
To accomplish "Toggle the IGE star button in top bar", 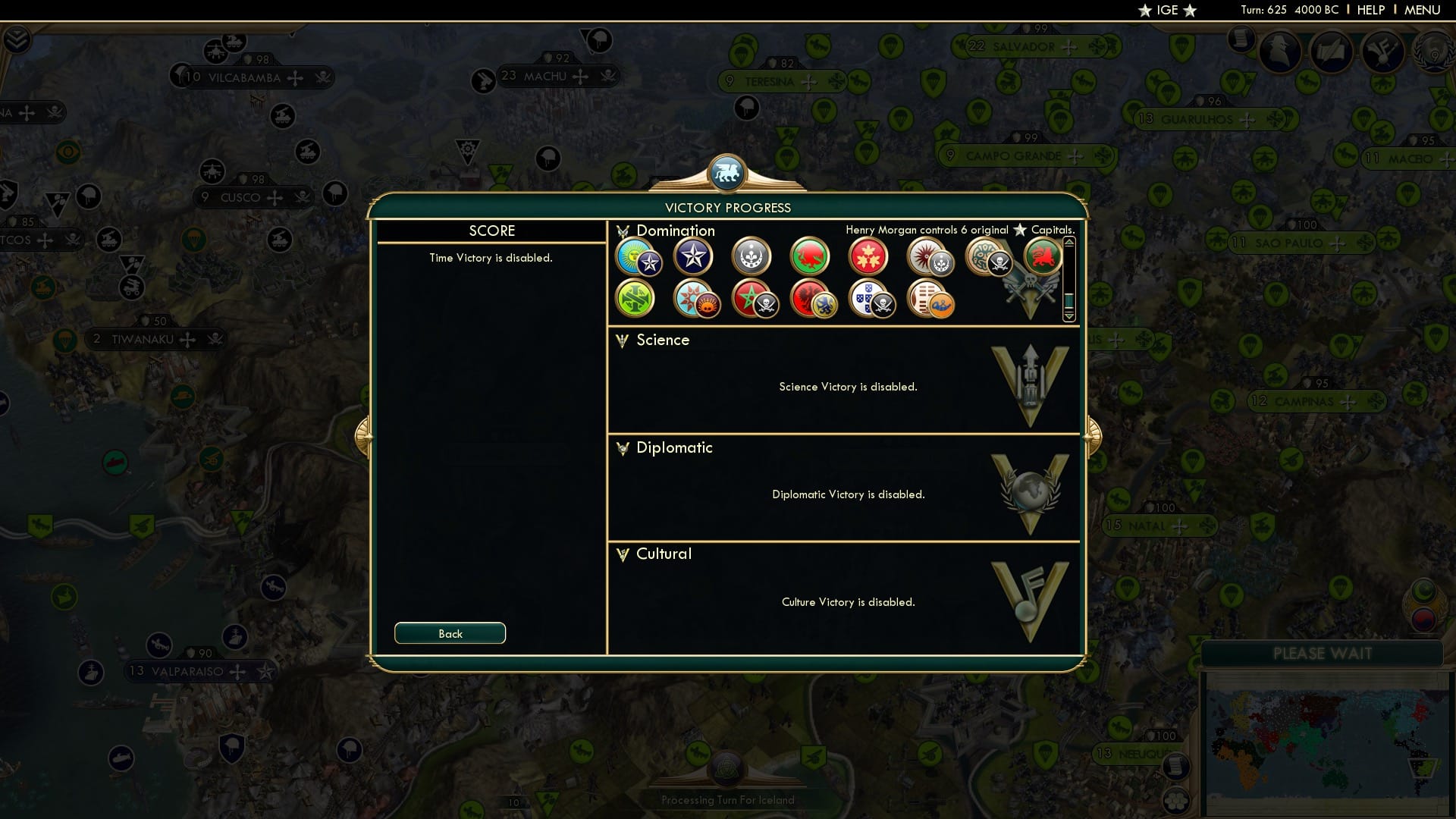I will (x=1166, y=11).
